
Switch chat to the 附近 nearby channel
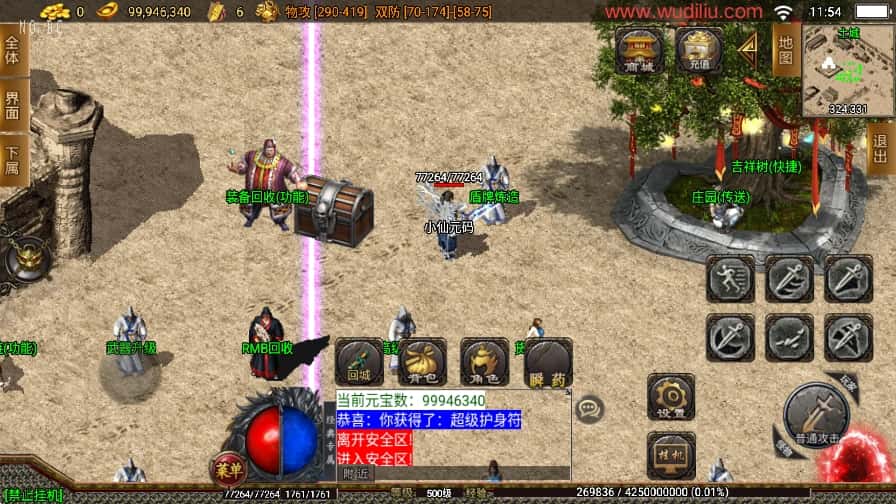[356, 473]
